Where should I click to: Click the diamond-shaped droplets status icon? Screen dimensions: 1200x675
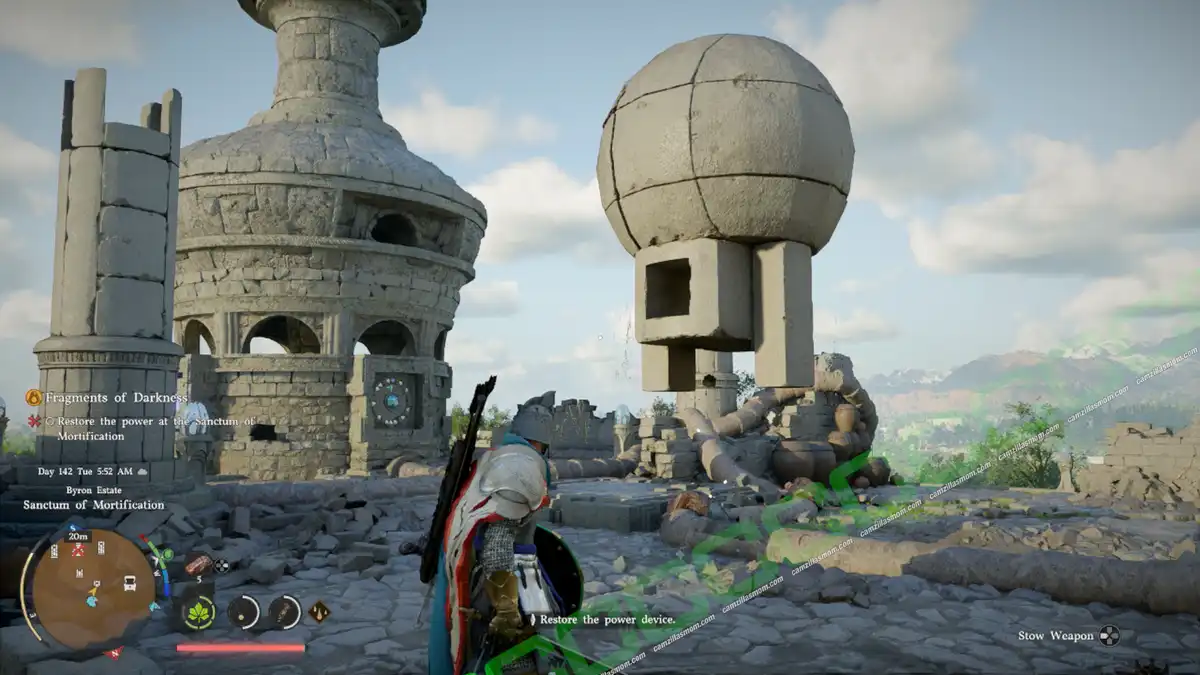[319, 610]
